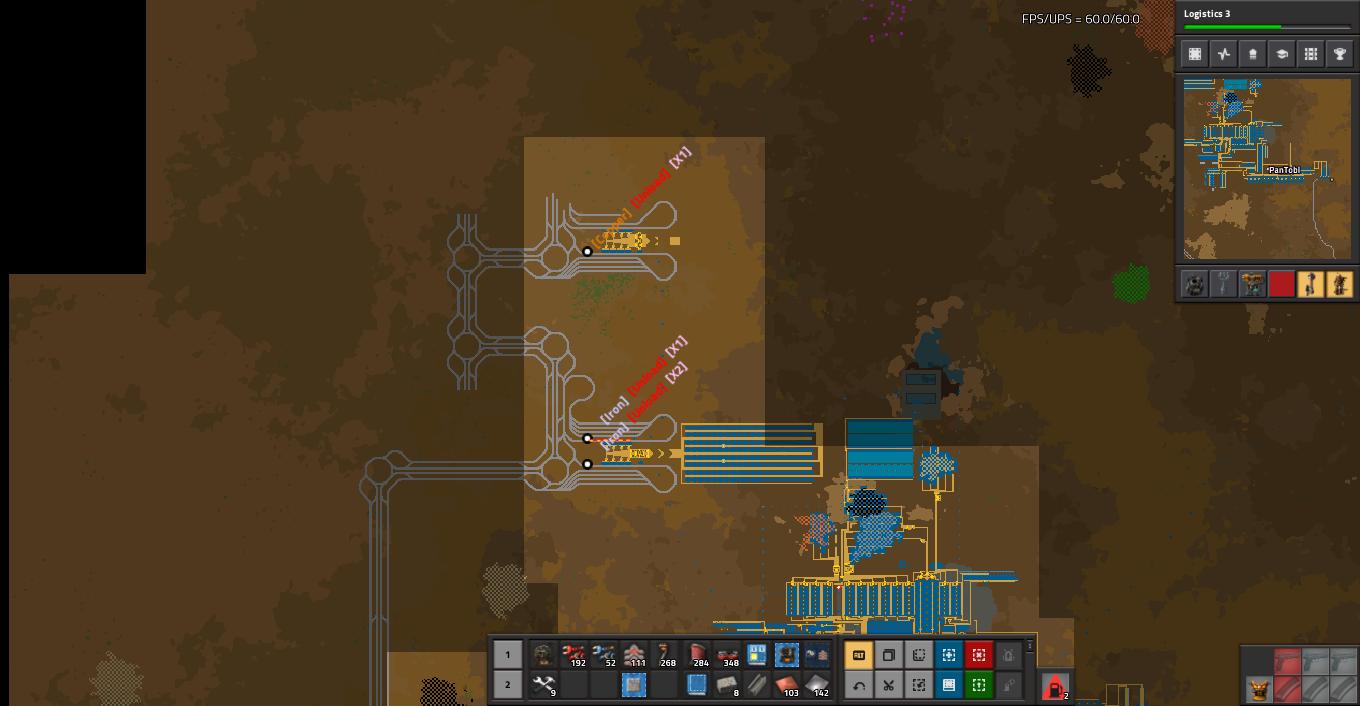Select the hotbar slot with count 192
The height and width of the screenshot is (706, 1360).
point(574,655)
